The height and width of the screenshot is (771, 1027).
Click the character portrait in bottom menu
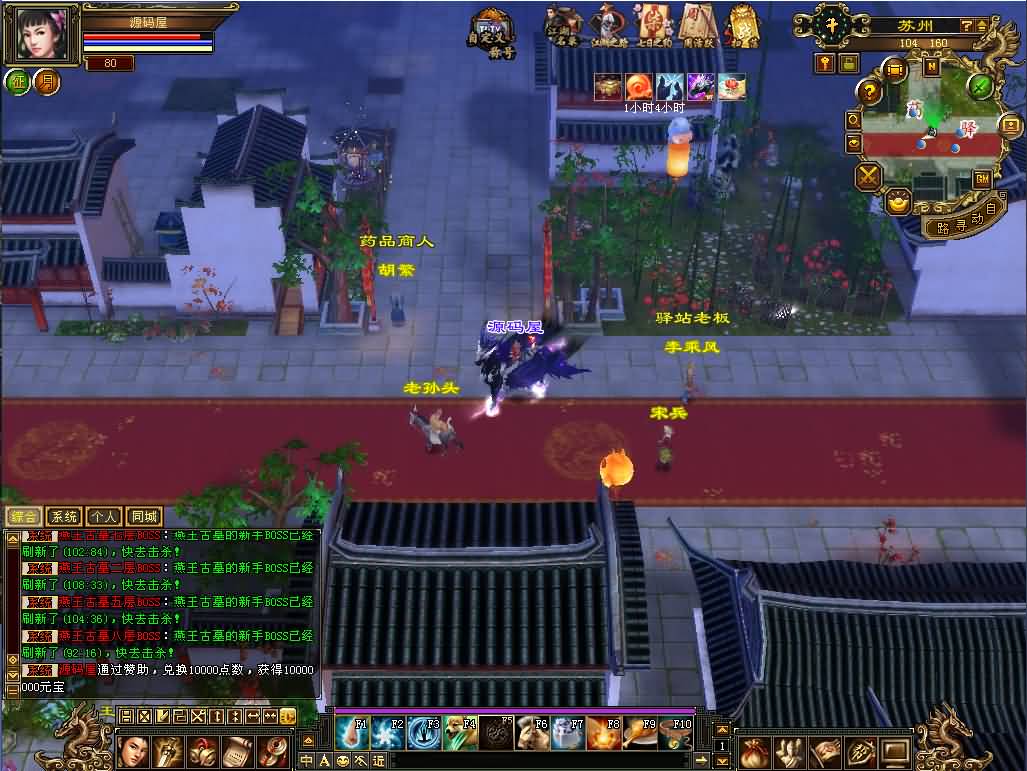[135, 751]
